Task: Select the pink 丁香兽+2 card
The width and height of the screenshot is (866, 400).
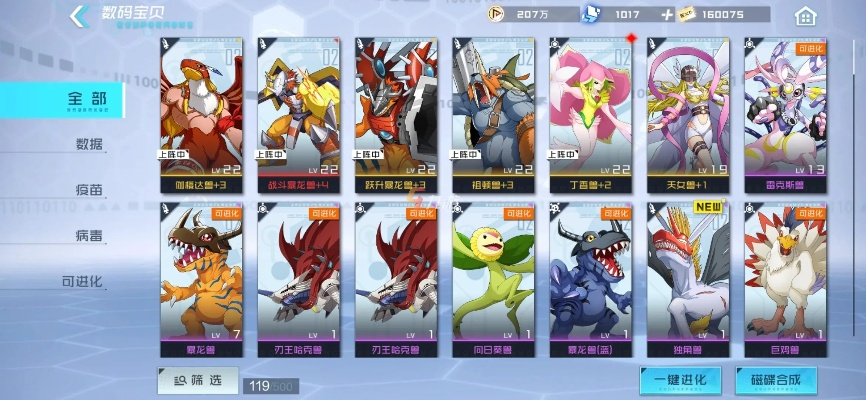Action: pos(590,113)
